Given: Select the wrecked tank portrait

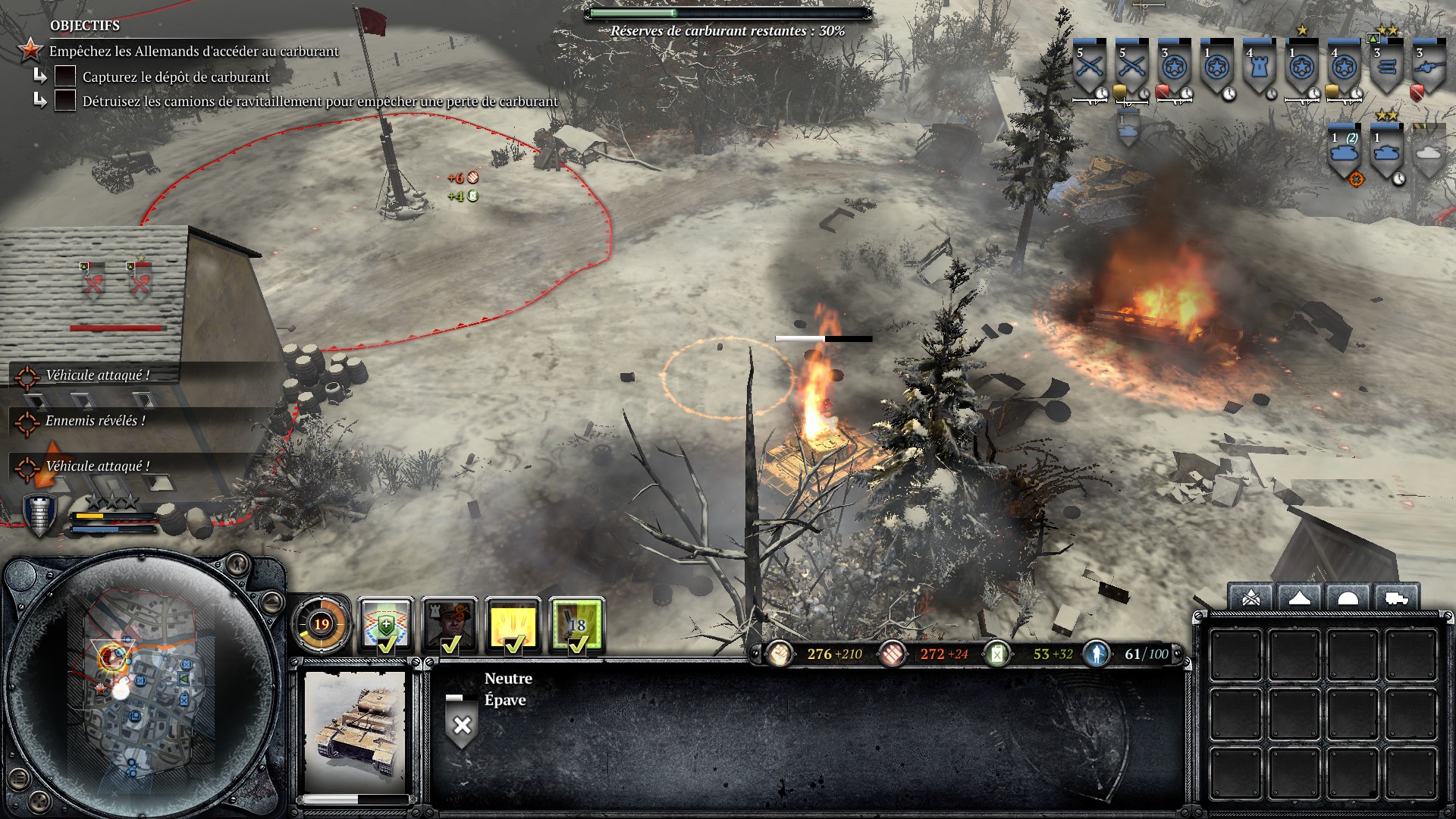Looking at the screenshot, I should [355, 732].
